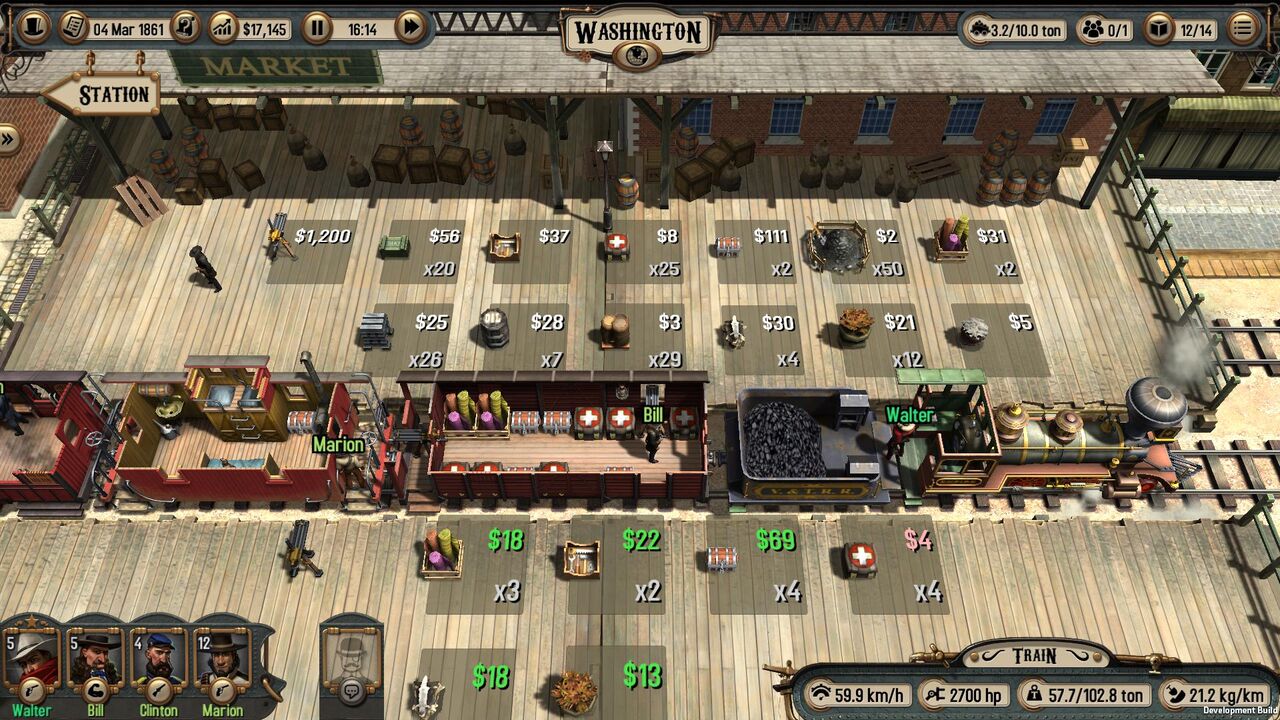
Task: Buy a barrel priced at $28
Action: 526,333
